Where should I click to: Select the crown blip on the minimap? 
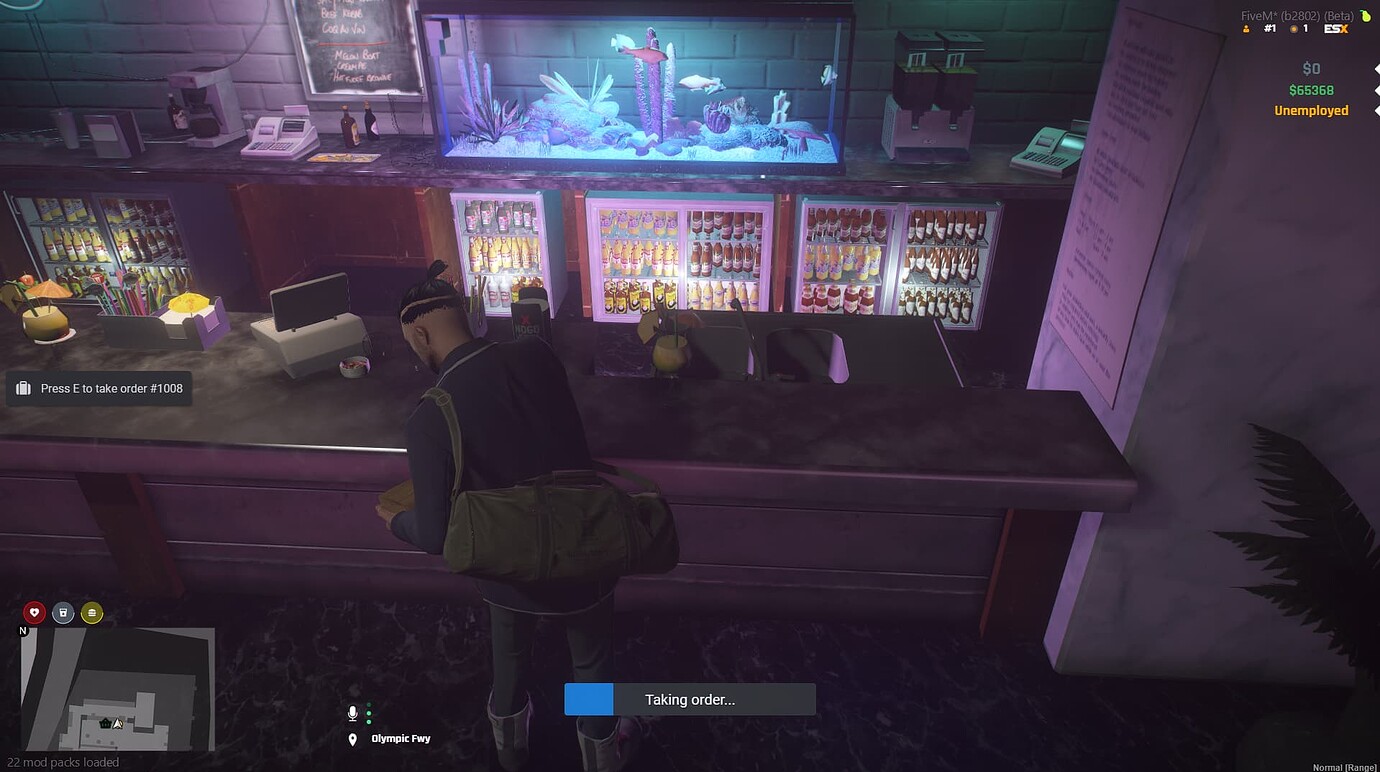(x=105, y=722)
